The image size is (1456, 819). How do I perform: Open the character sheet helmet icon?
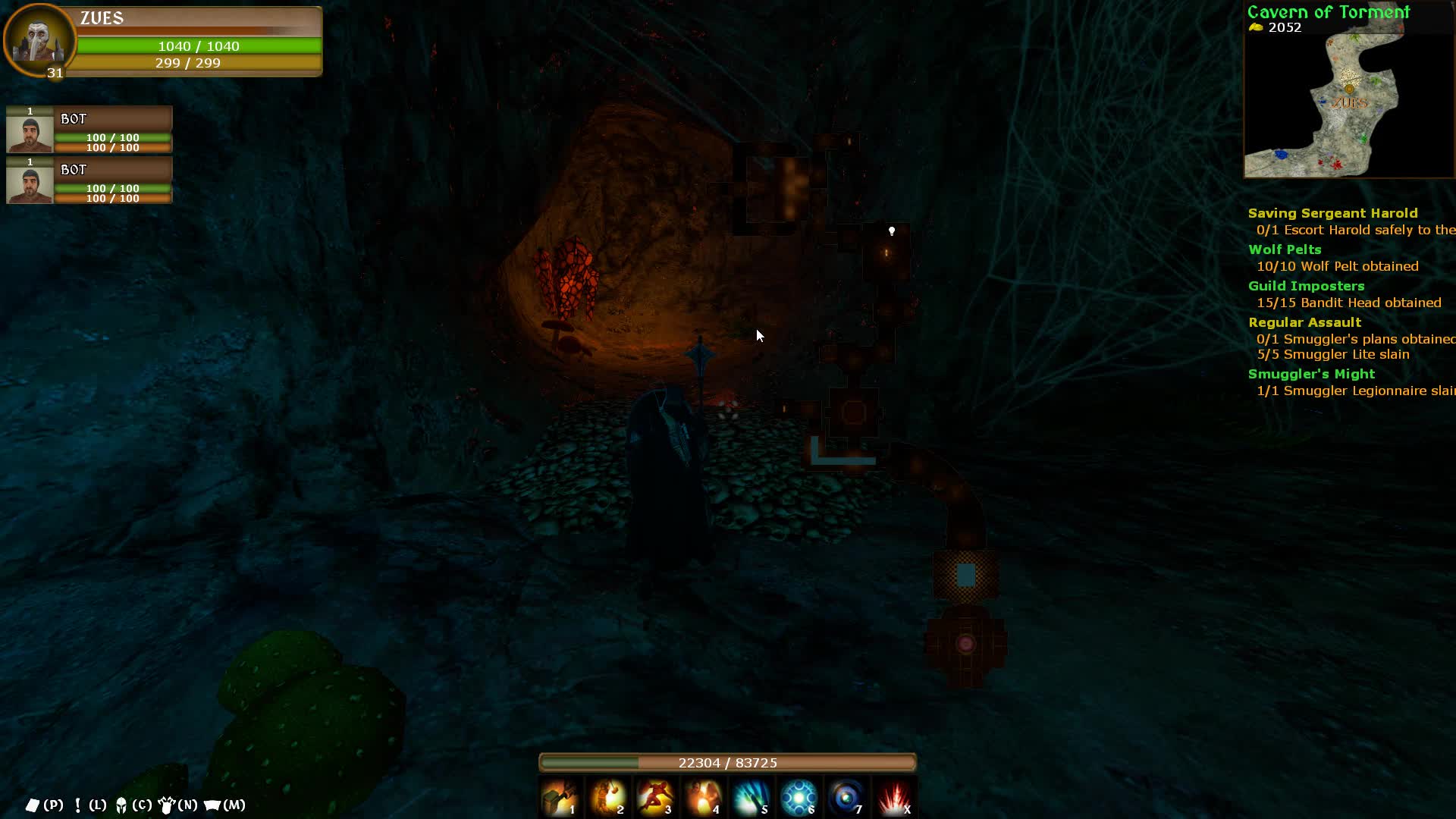(121, 805)
